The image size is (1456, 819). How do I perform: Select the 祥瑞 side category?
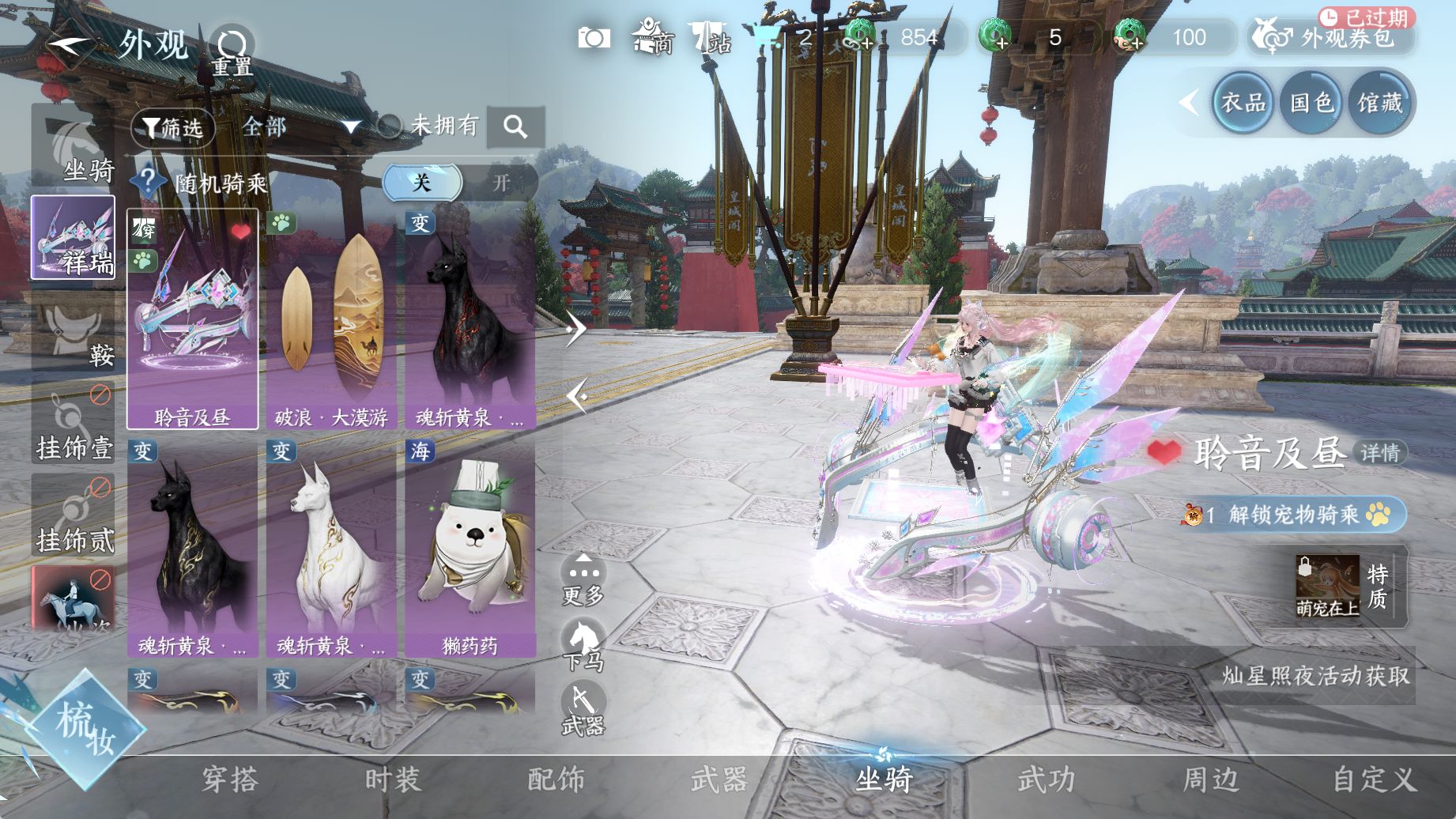[73, 238]
